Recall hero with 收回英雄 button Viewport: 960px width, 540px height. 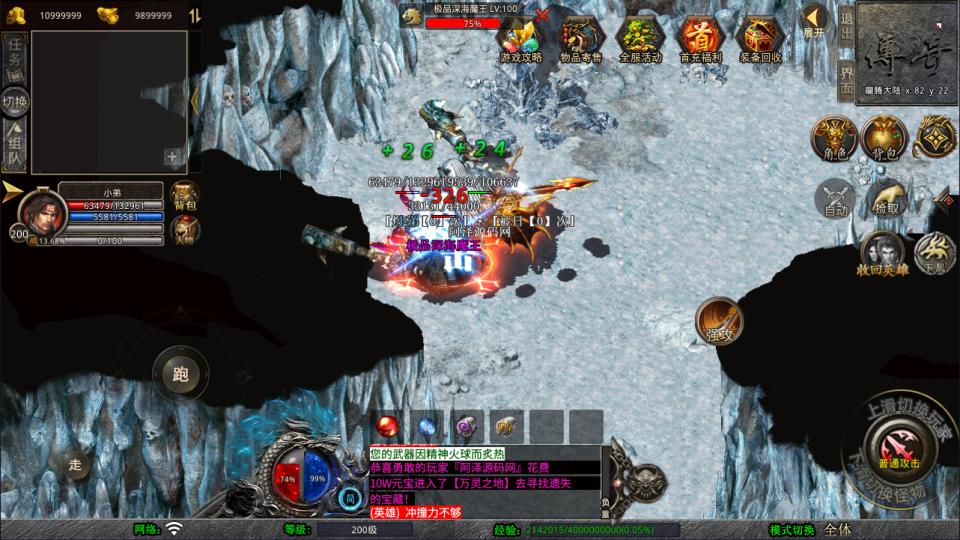(x=880, y=254)
